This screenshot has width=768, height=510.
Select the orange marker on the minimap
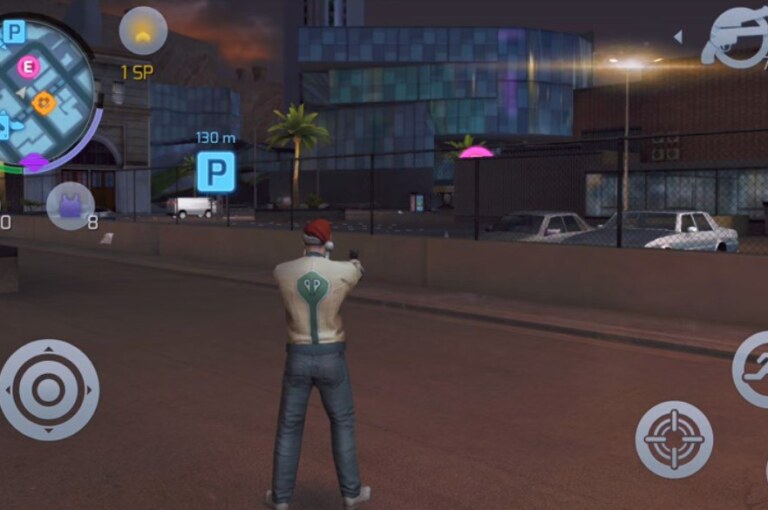tap(44, 101)
